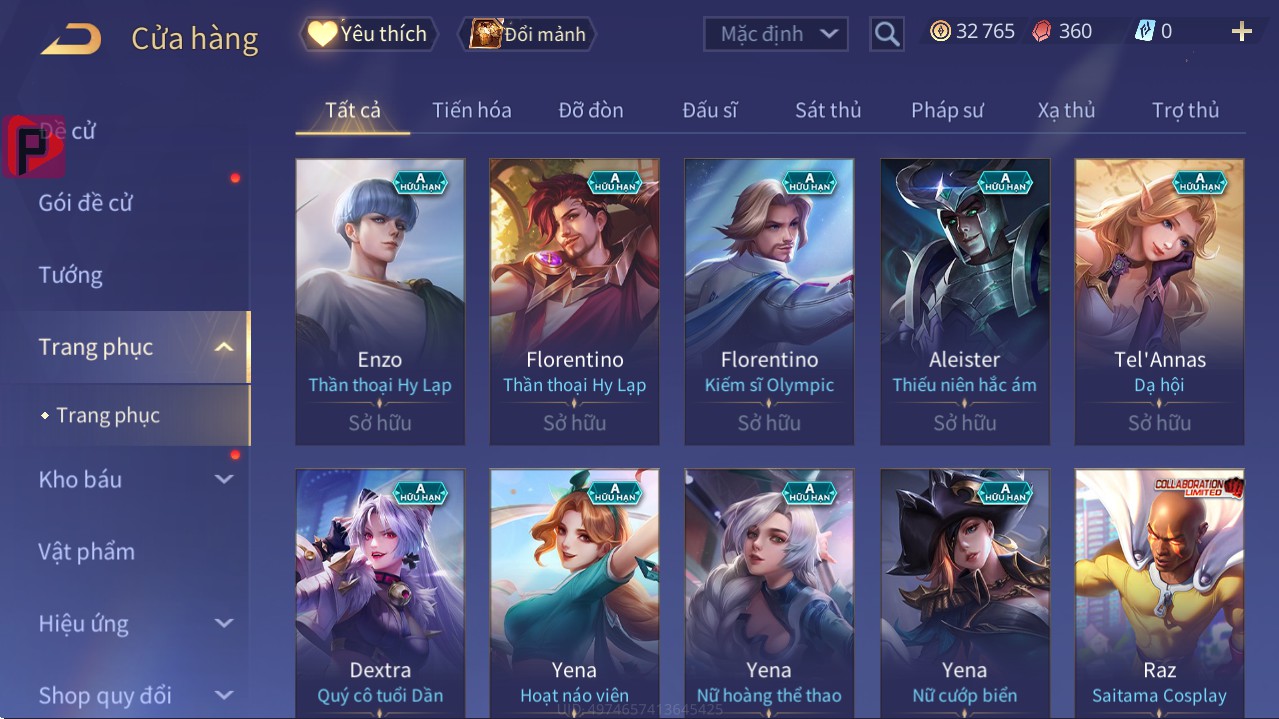Click the magnifying glass search button
The height and width of the screenshot is (719, 1279).
pyautogui.click(x=887, y=34)
